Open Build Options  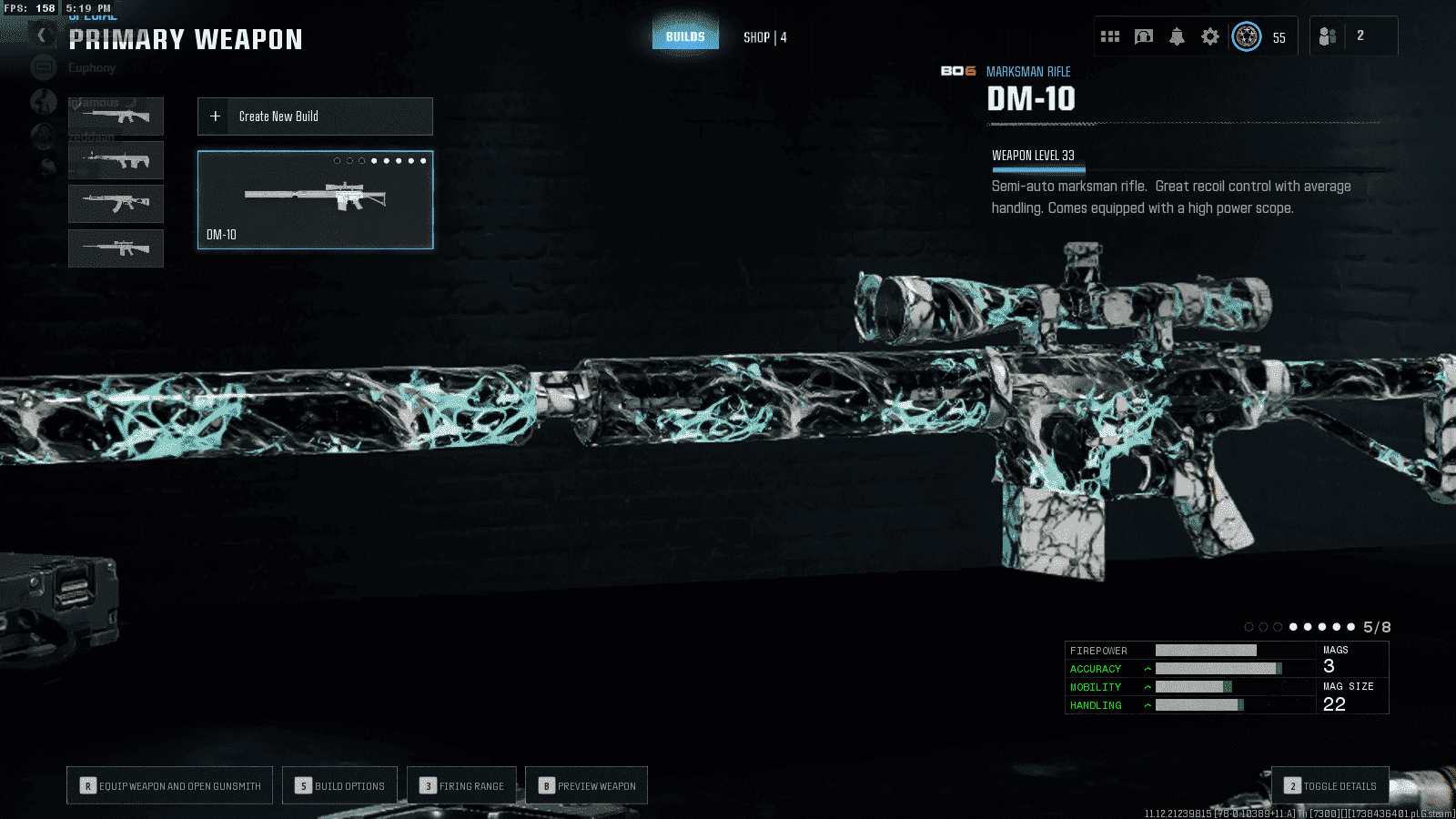[340, 785]
